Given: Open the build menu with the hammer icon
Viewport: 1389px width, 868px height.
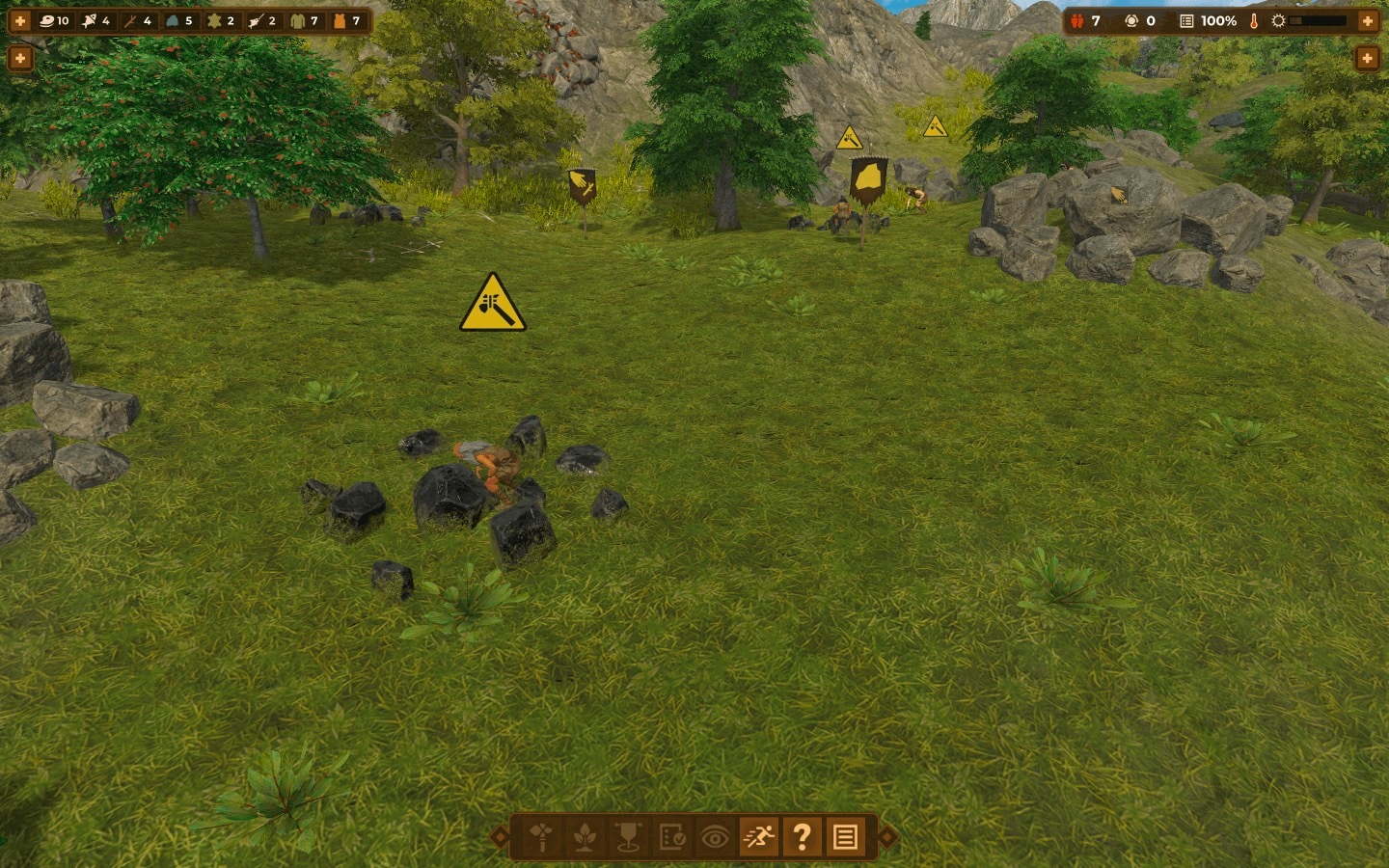Looking at the screenshot, I should [542, 837].
